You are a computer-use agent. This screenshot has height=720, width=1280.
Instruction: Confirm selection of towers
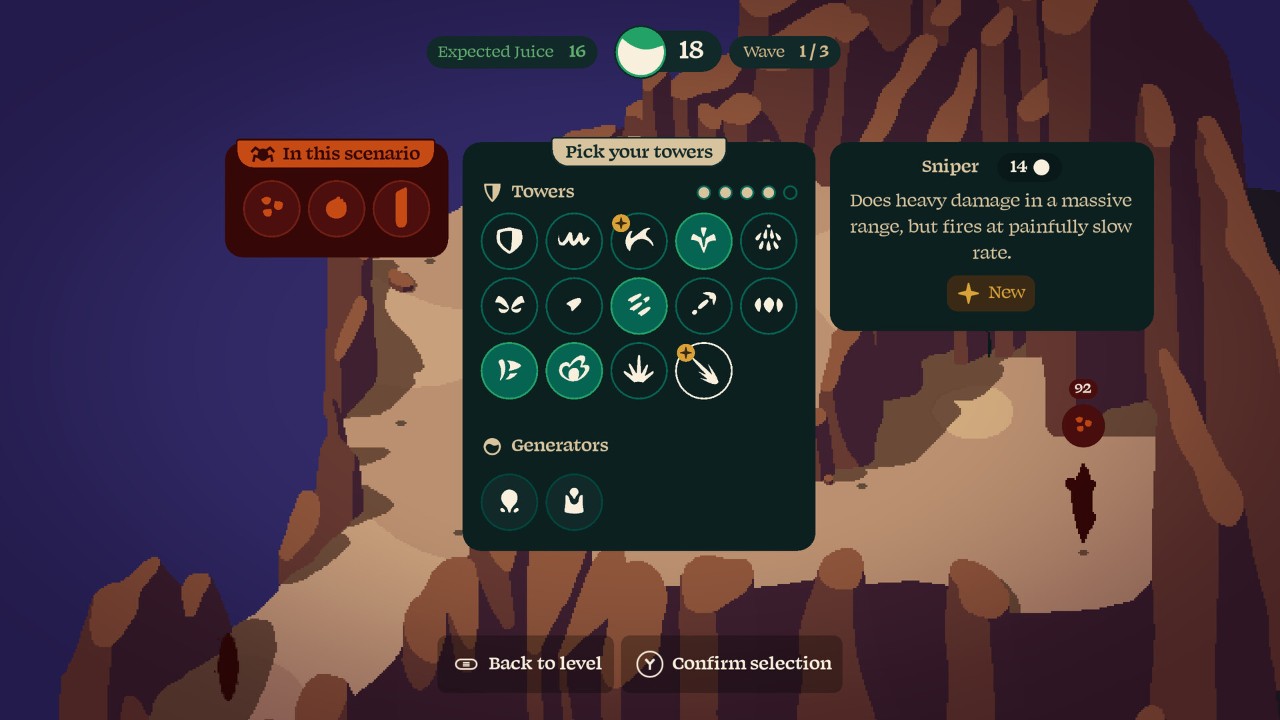pos(732,664)
